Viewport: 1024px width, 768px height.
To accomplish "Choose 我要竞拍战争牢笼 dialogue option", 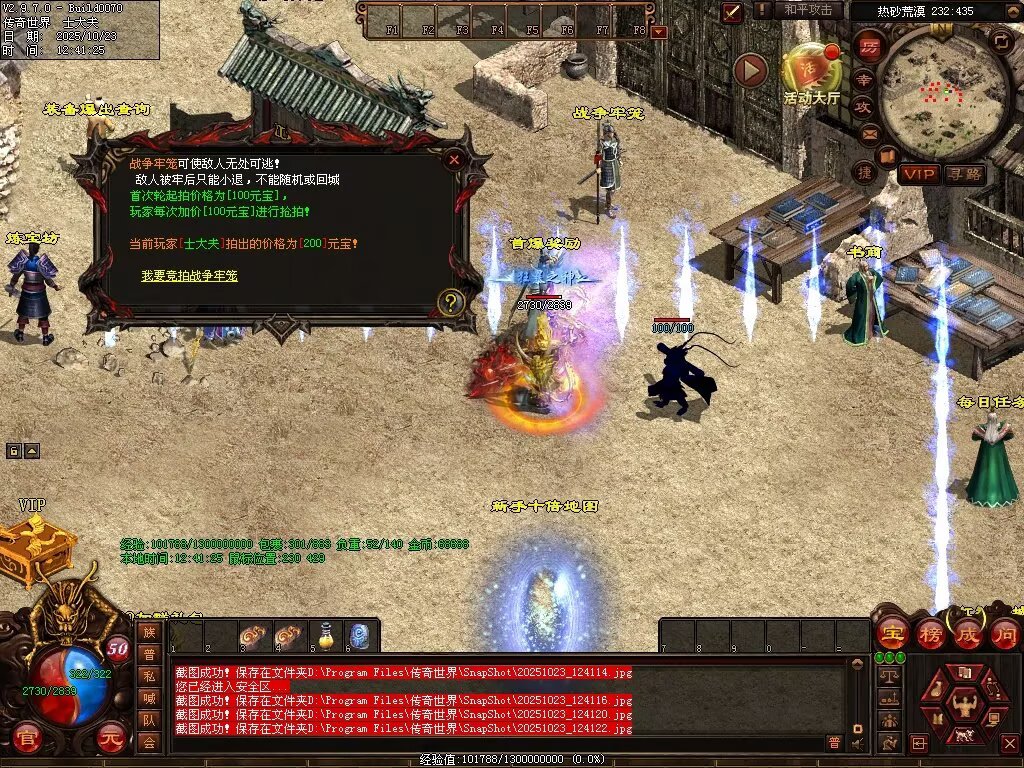I will (x=189, y=275).
